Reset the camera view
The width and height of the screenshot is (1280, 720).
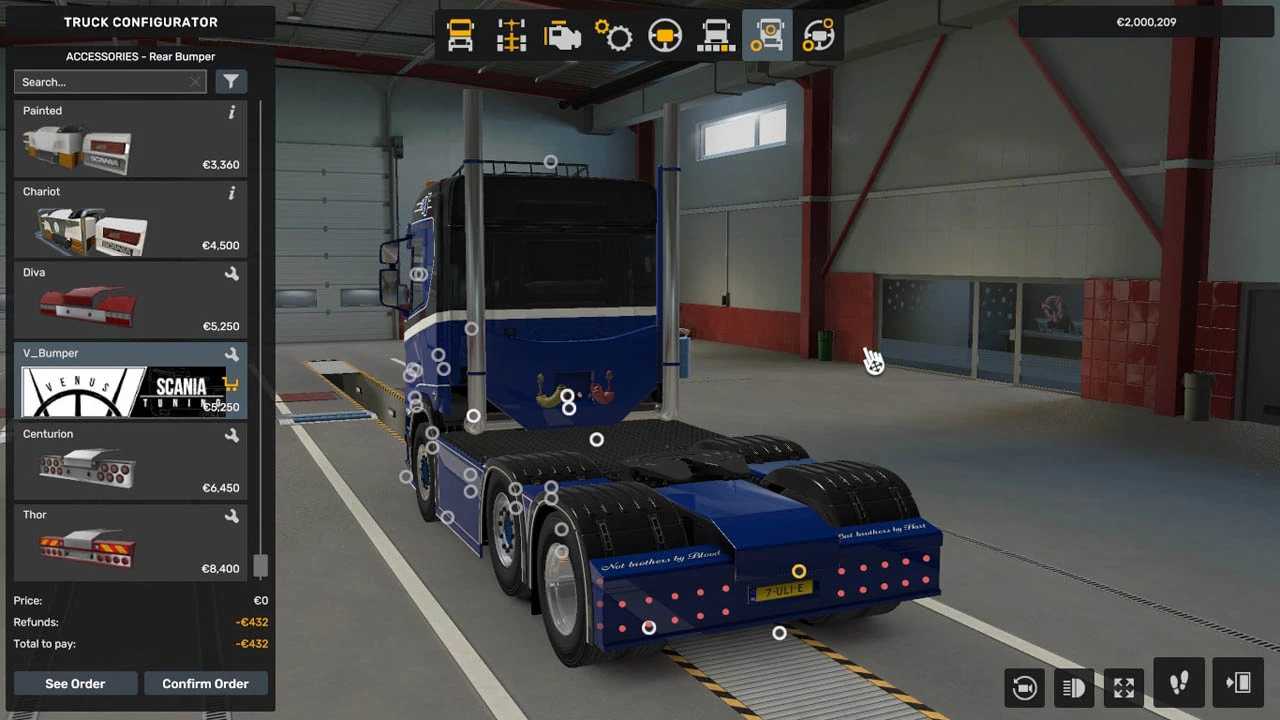point(1025,687)
